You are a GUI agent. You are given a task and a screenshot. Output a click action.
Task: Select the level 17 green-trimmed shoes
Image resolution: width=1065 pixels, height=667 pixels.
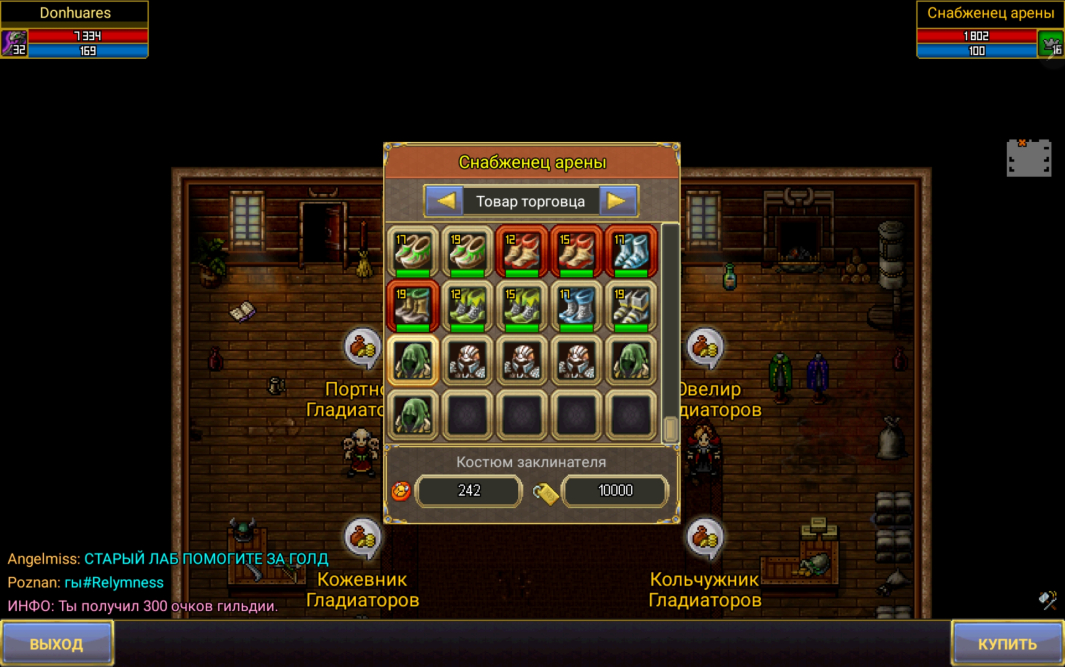[413, 252]
